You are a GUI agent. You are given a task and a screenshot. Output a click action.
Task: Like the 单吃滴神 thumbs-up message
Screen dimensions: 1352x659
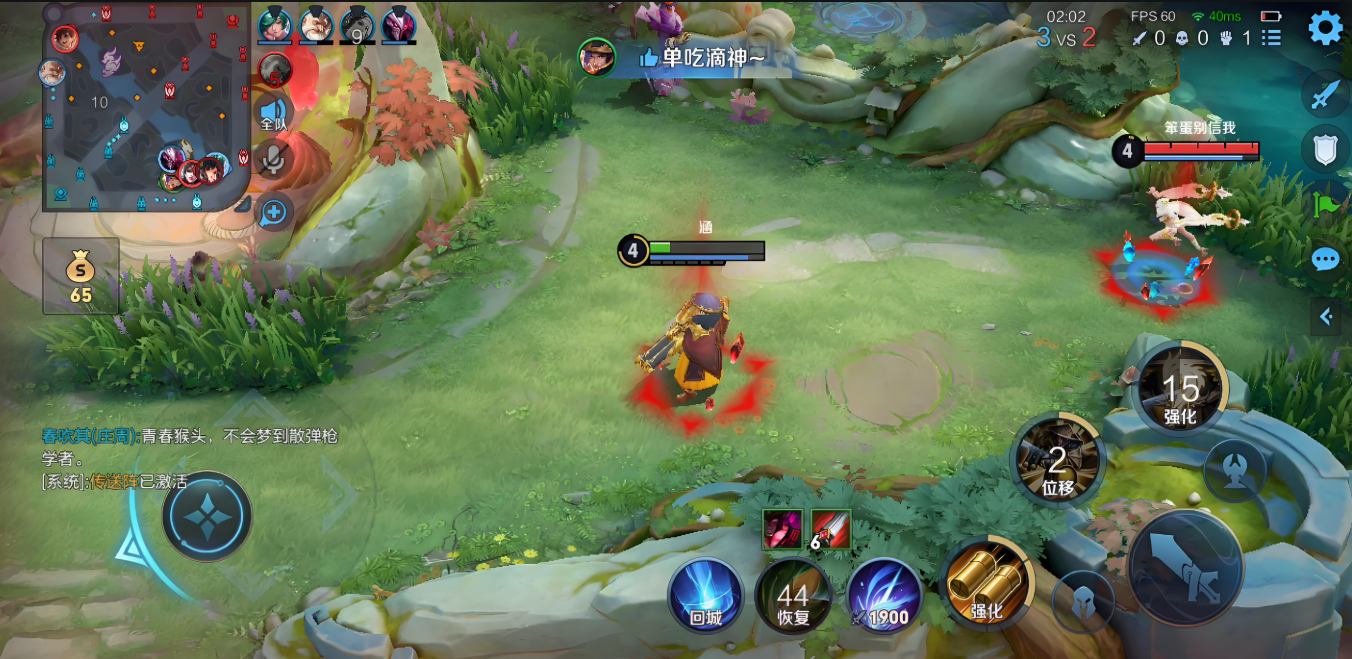(x=648, y=58)
